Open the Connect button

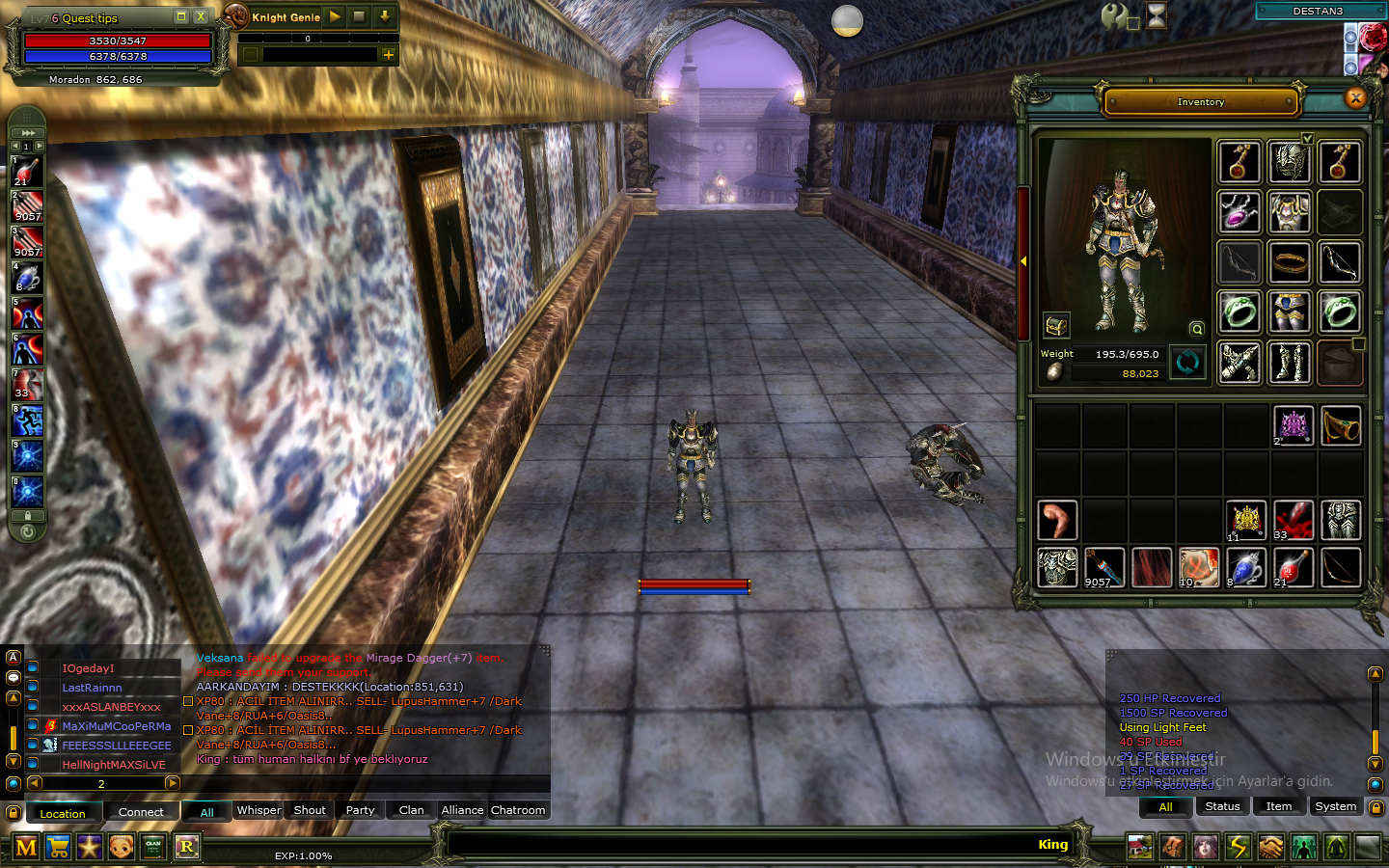click(141, 812)
